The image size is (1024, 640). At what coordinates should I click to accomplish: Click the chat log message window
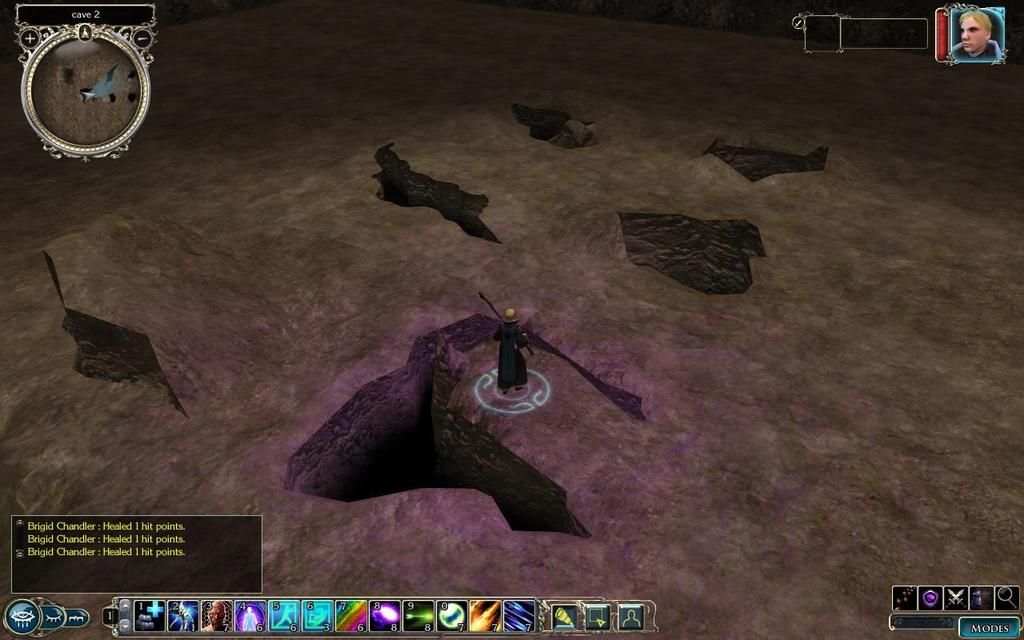pos(137,553)
